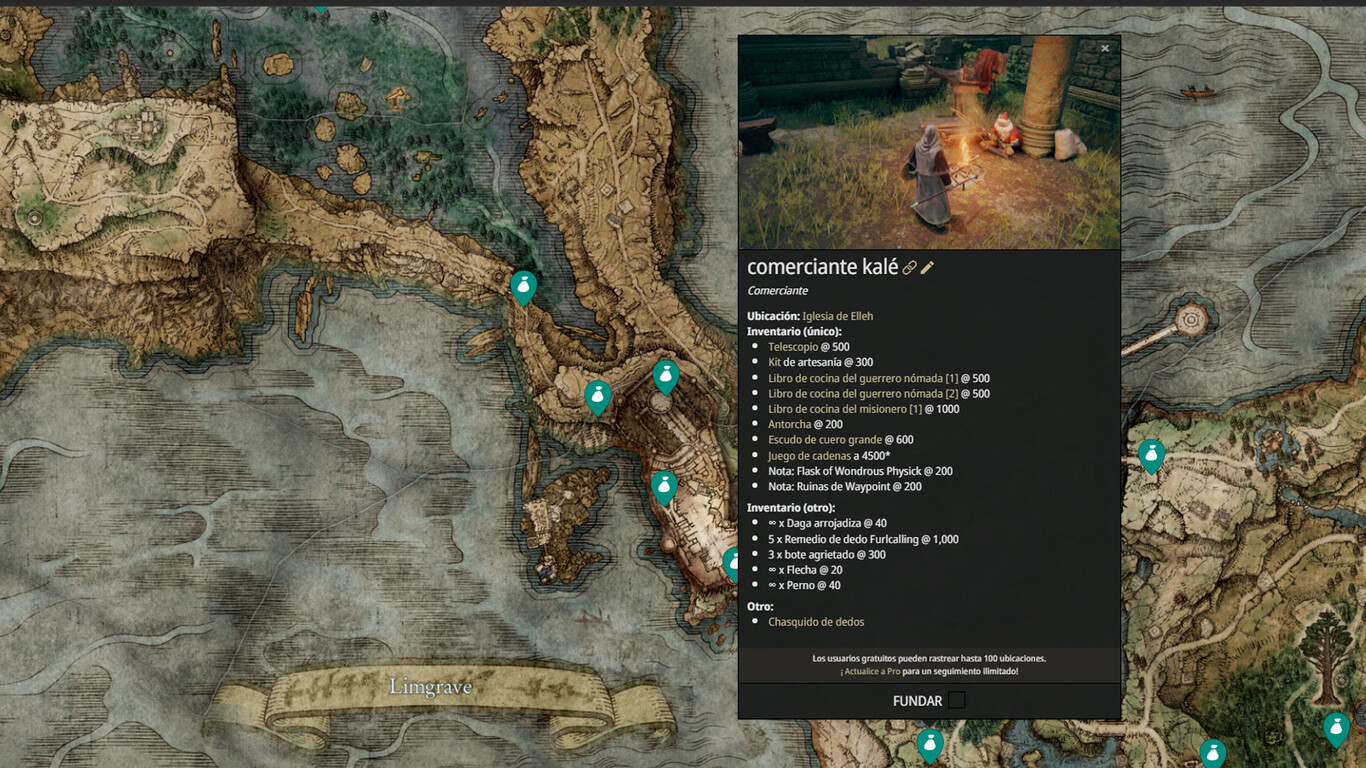This screenshot has height=768, width=1366.
Task: Select the merchant marker at screen's bottom-right corner
Action: [x=1336, y=729]
